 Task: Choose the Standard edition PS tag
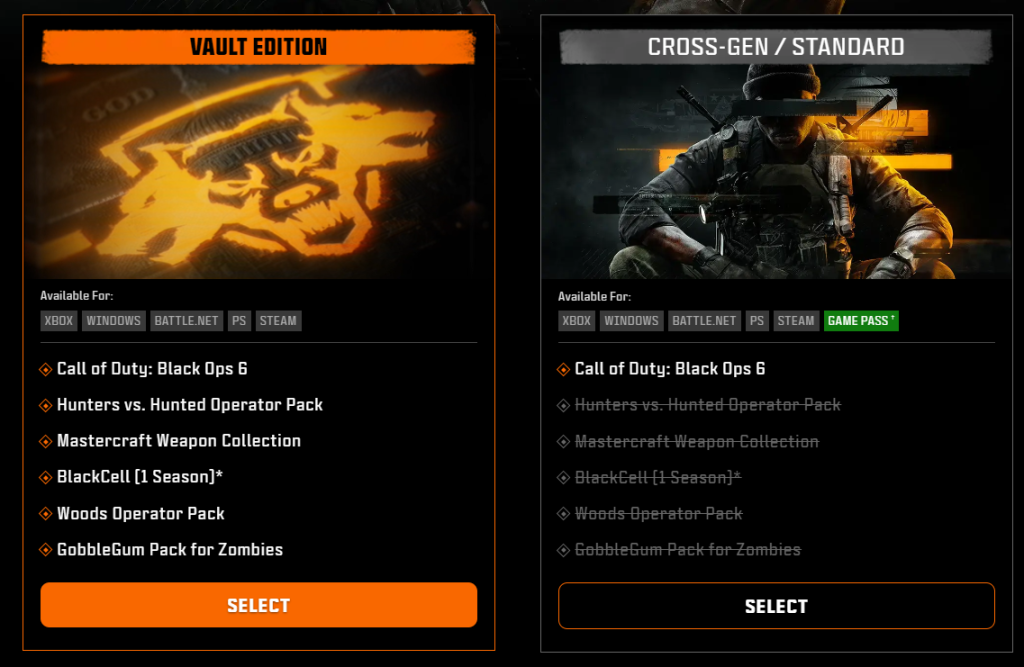tap(757, 321)
